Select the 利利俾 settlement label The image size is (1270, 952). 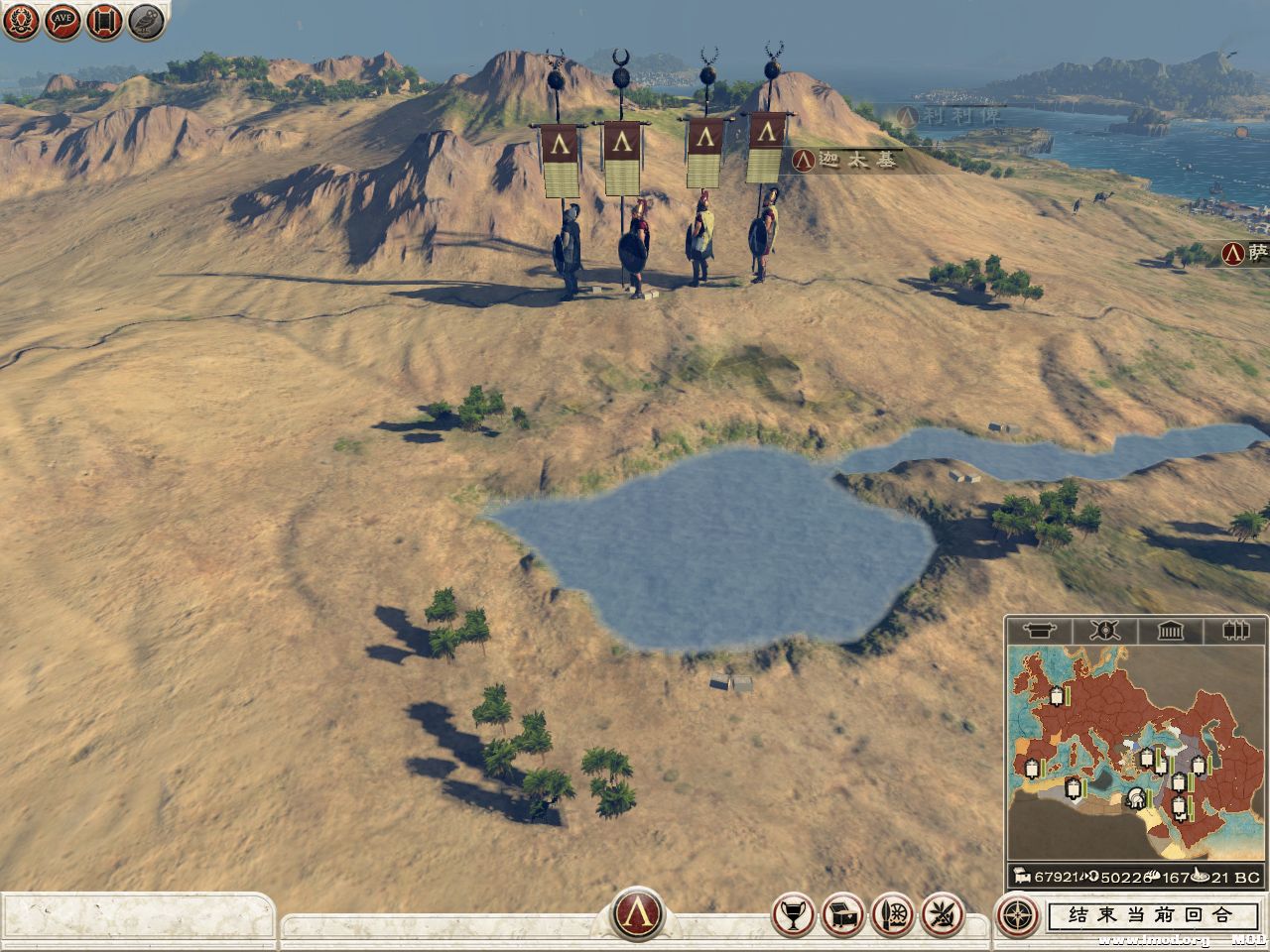tap(948, 115)
